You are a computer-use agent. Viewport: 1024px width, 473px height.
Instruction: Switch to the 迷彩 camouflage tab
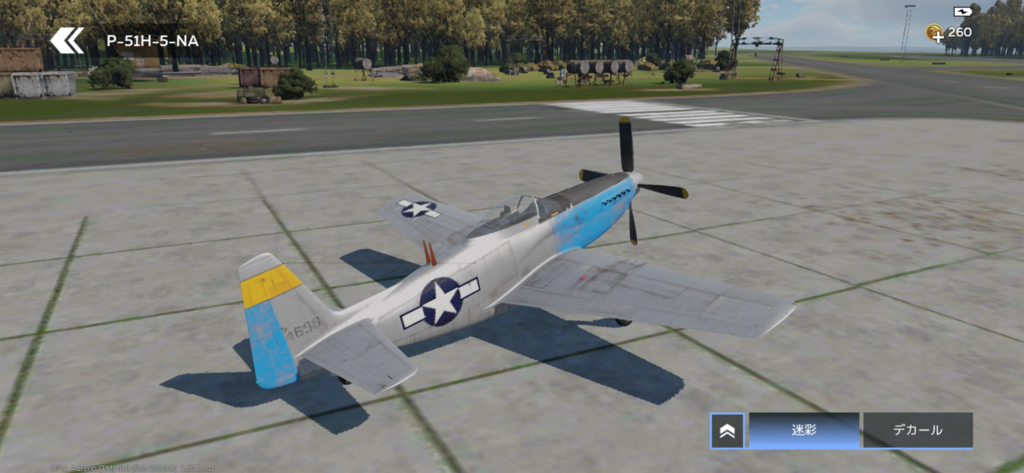click(804, 430)
